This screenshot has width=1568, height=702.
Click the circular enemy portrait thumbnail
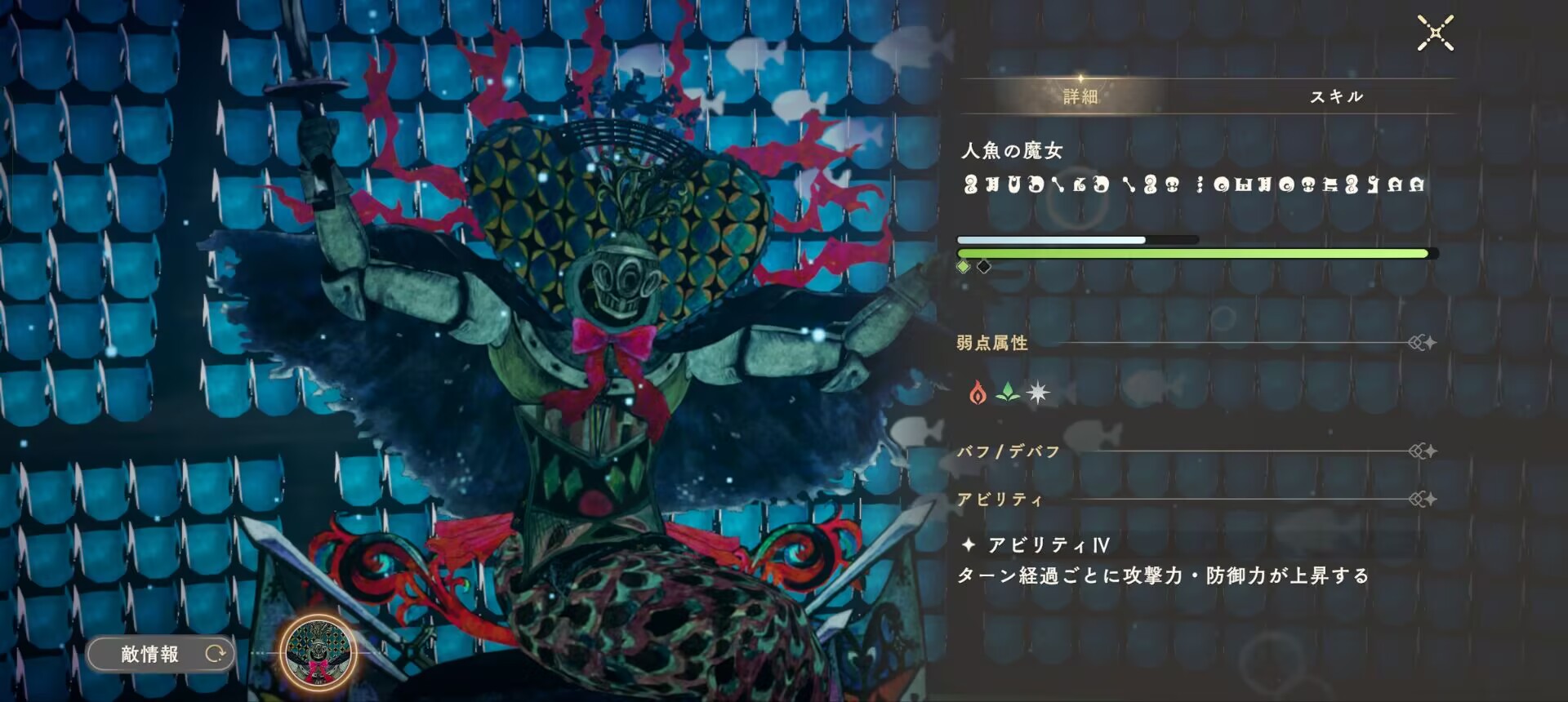pos(318,653)
